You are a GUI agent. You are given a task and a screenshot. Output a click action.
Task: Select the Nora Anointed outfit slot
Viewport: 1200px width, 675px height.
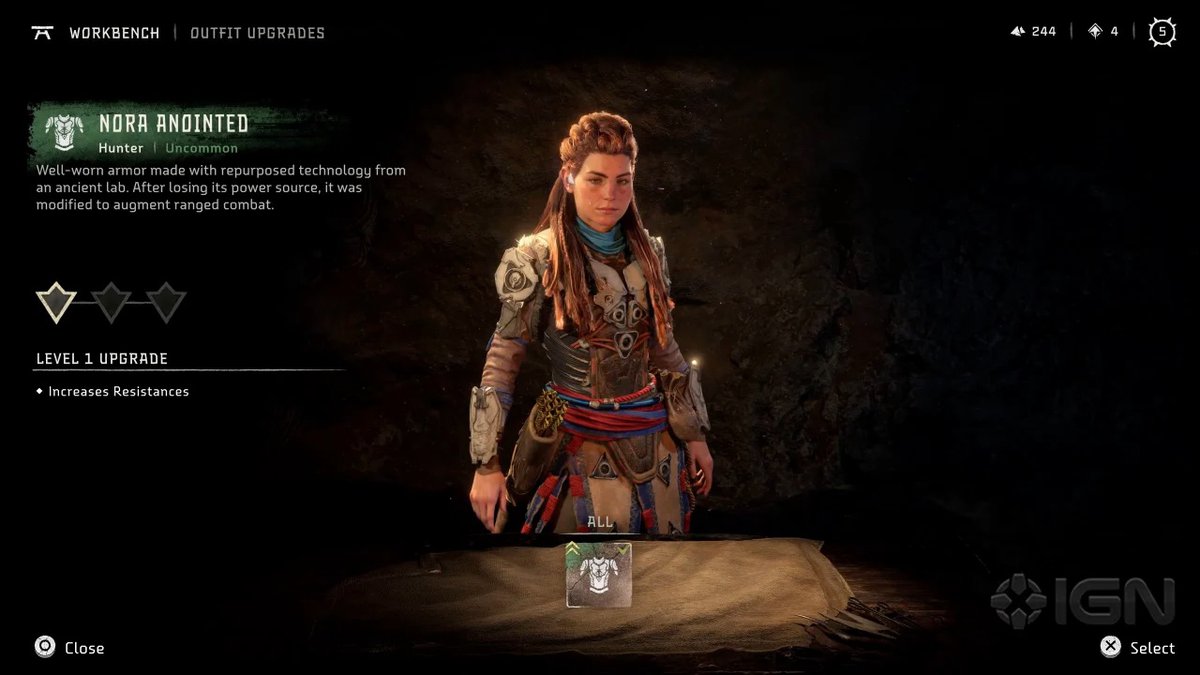click(x=599, y=575)
